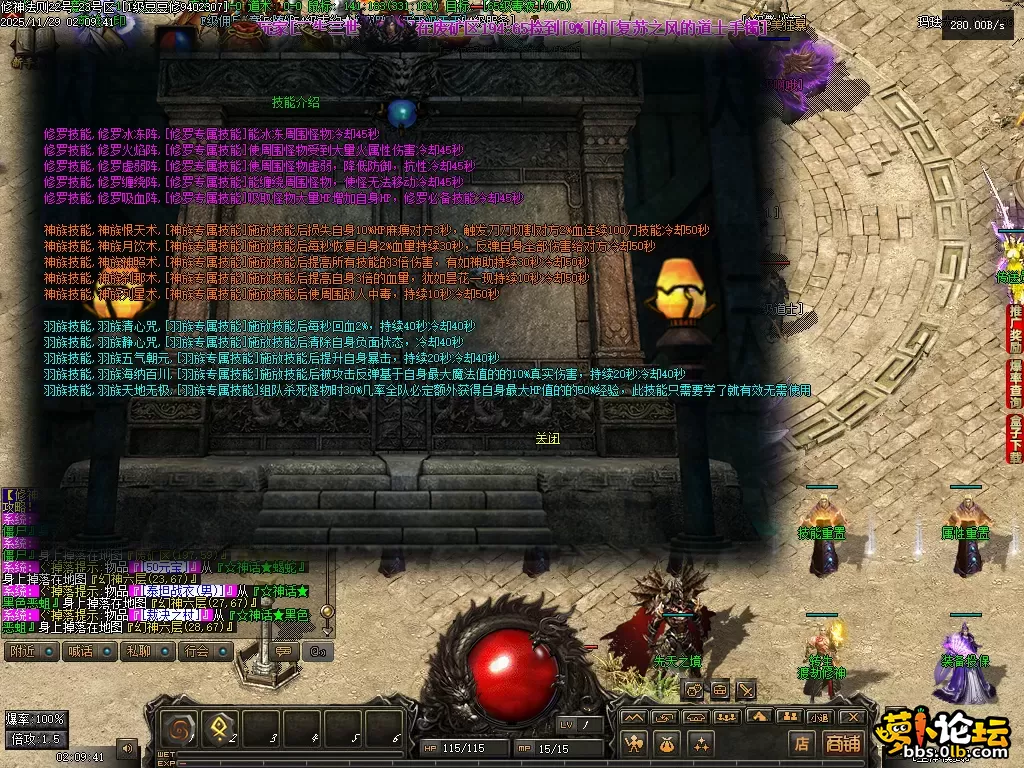Click the 店 store button
This screenshot has height=768, width=1024.
[x=801, y=743]
